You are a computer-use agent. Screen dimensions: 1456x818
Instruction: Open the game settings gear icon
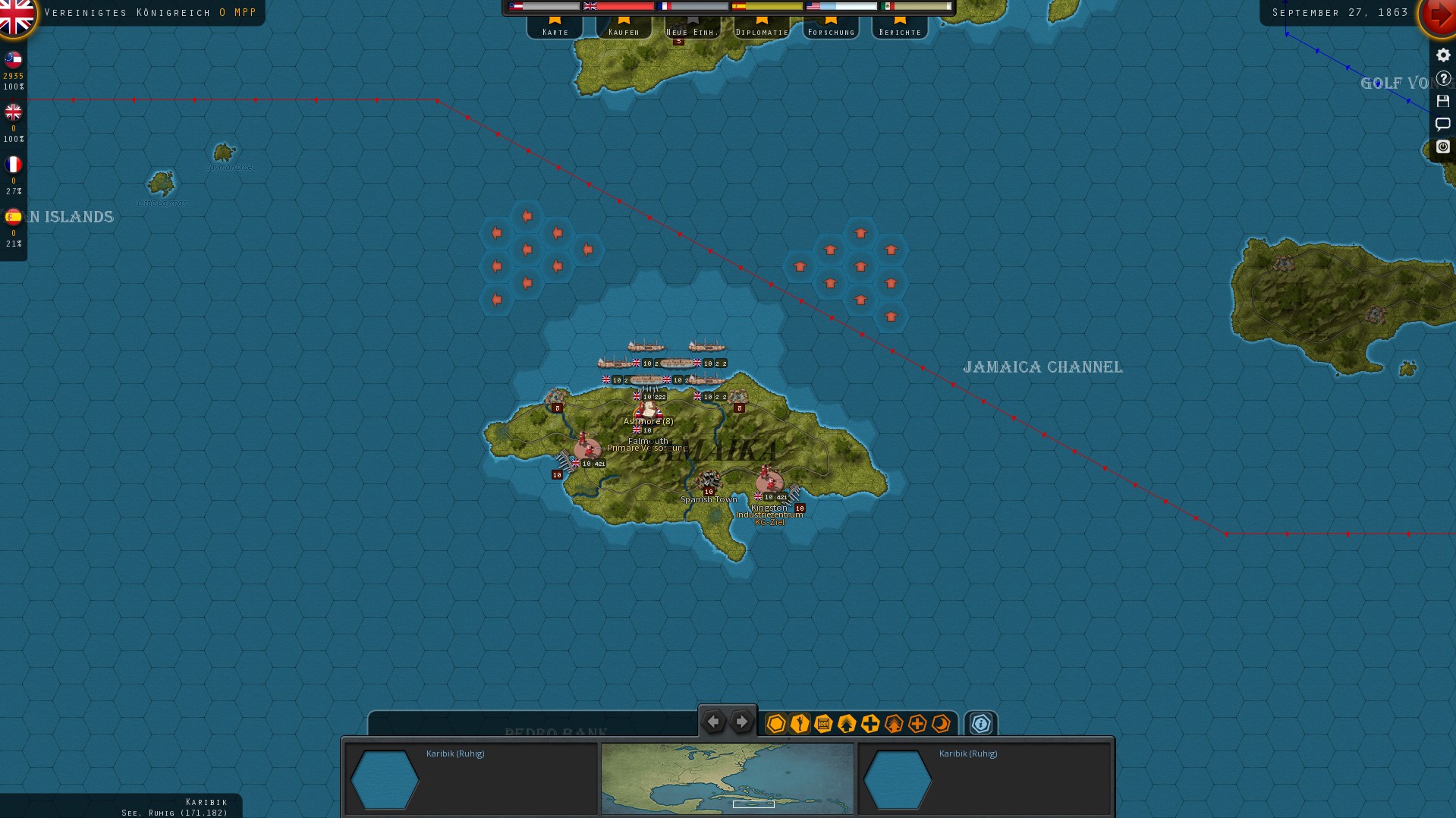click(1442, 55)
